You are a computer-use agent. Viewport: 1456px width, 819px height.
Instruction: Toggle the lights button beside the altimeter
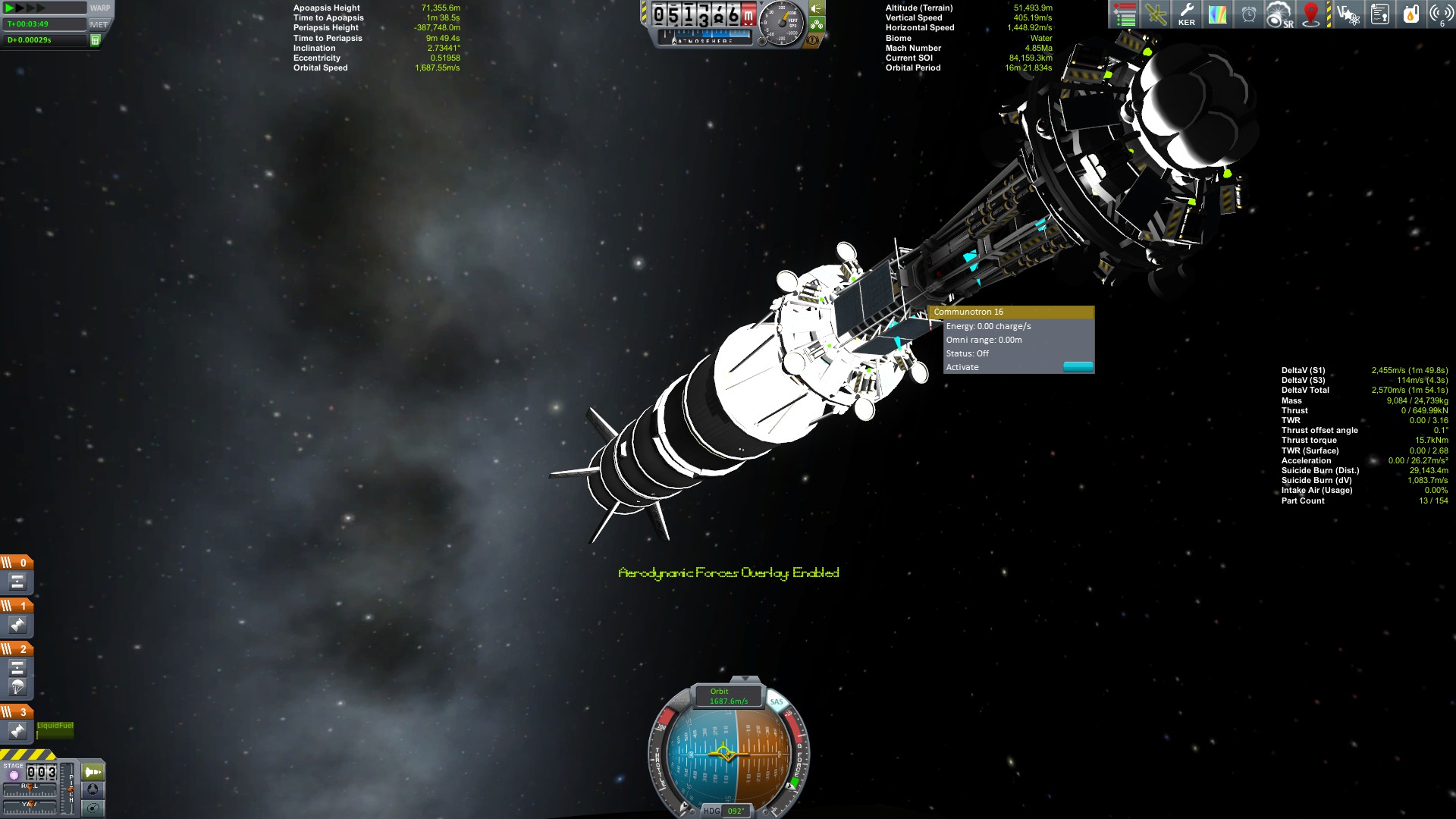816,8
